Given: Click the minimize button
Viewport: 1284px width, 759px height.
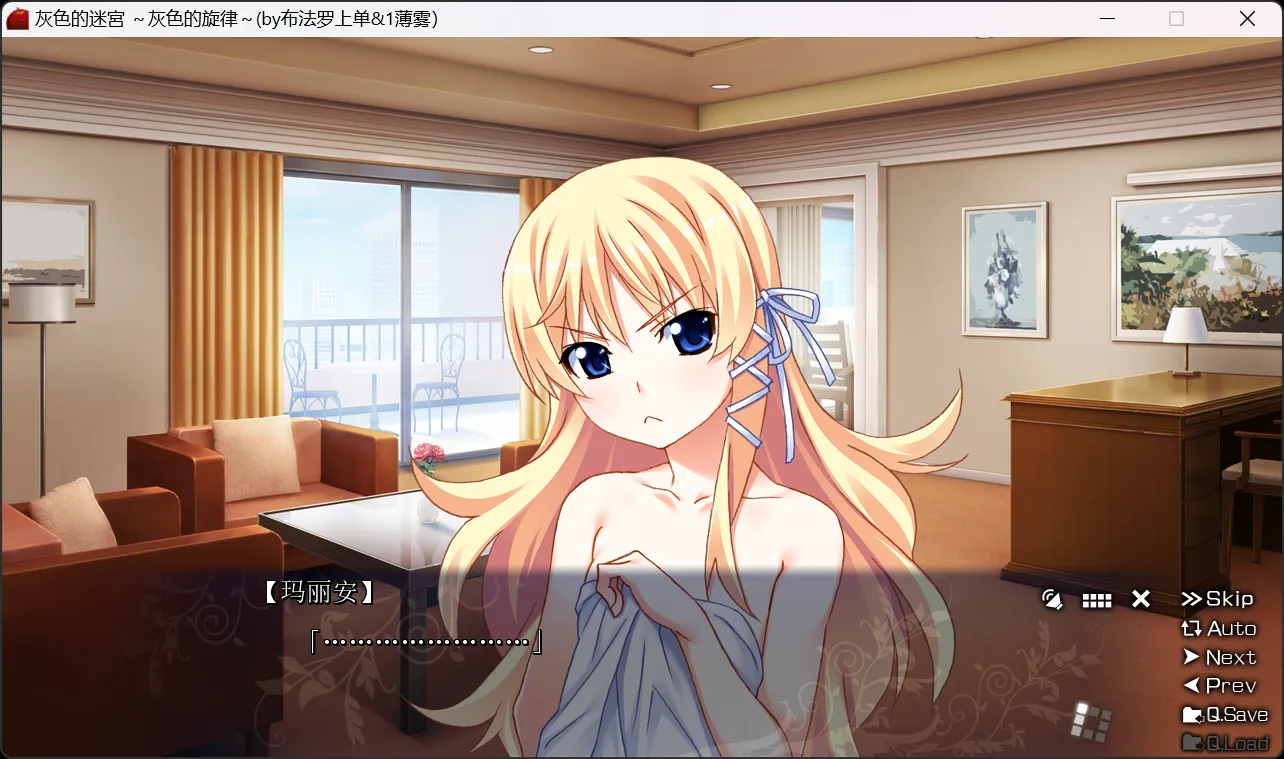Looking at the screenshot, I should pos(1107,19).
